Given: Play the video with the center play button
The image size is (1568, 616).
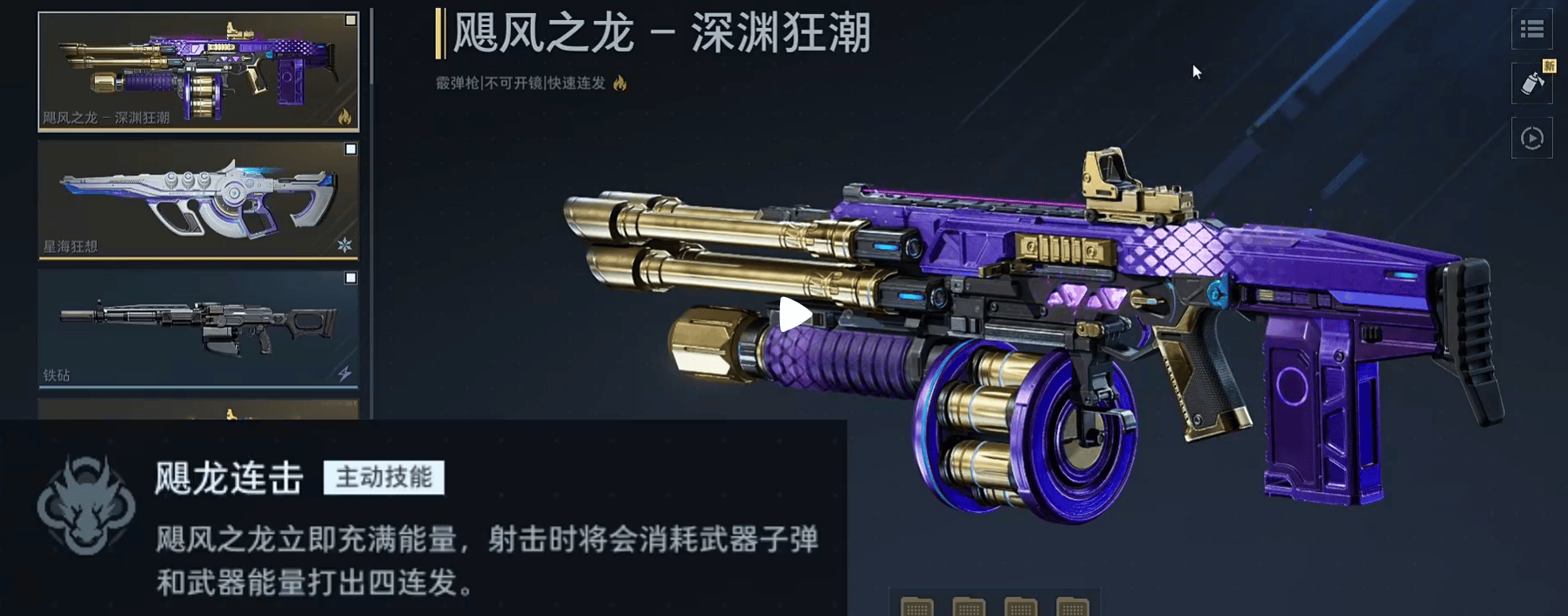Looking at the screenshot, I should click(794, 315).
